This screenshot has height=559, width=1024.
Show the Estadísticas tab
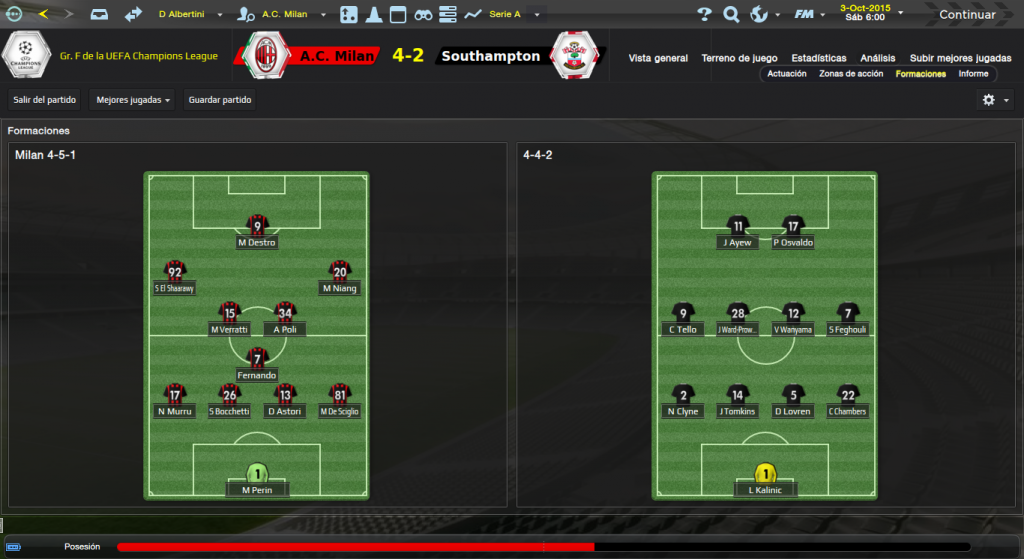(818, 58)
